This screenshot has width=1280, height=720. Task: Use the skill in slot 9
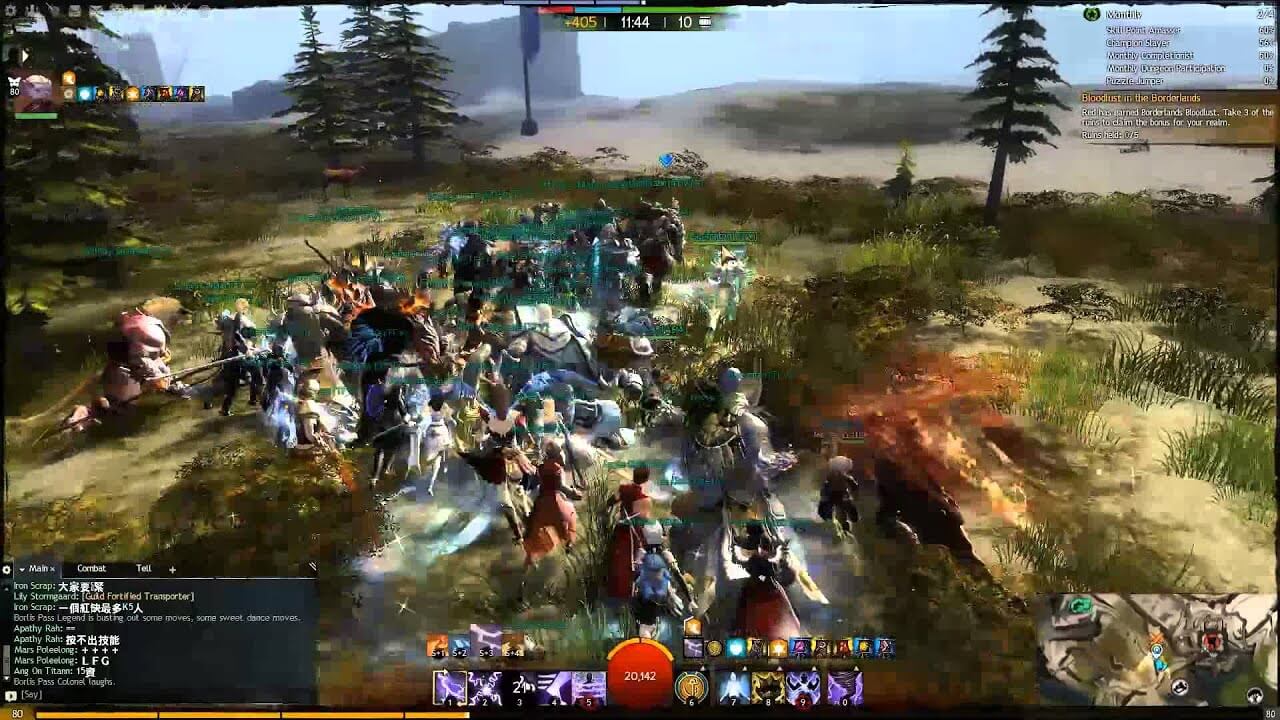pos(802,688)
